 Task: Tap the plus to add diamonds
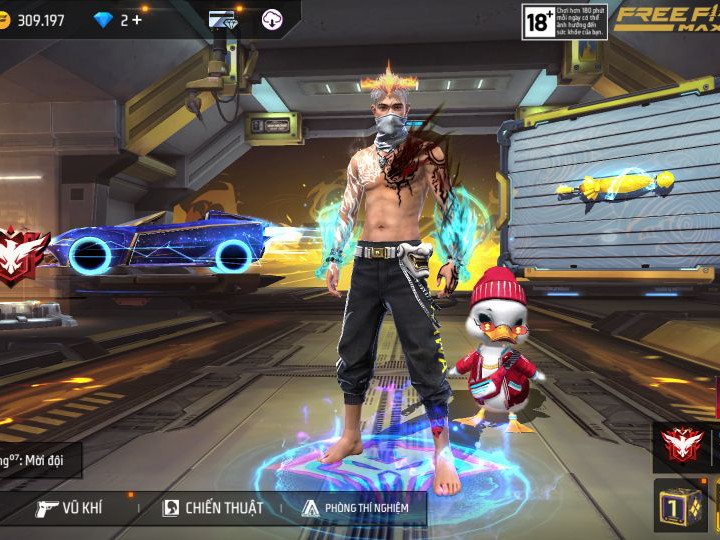click(x=137, y=20)
